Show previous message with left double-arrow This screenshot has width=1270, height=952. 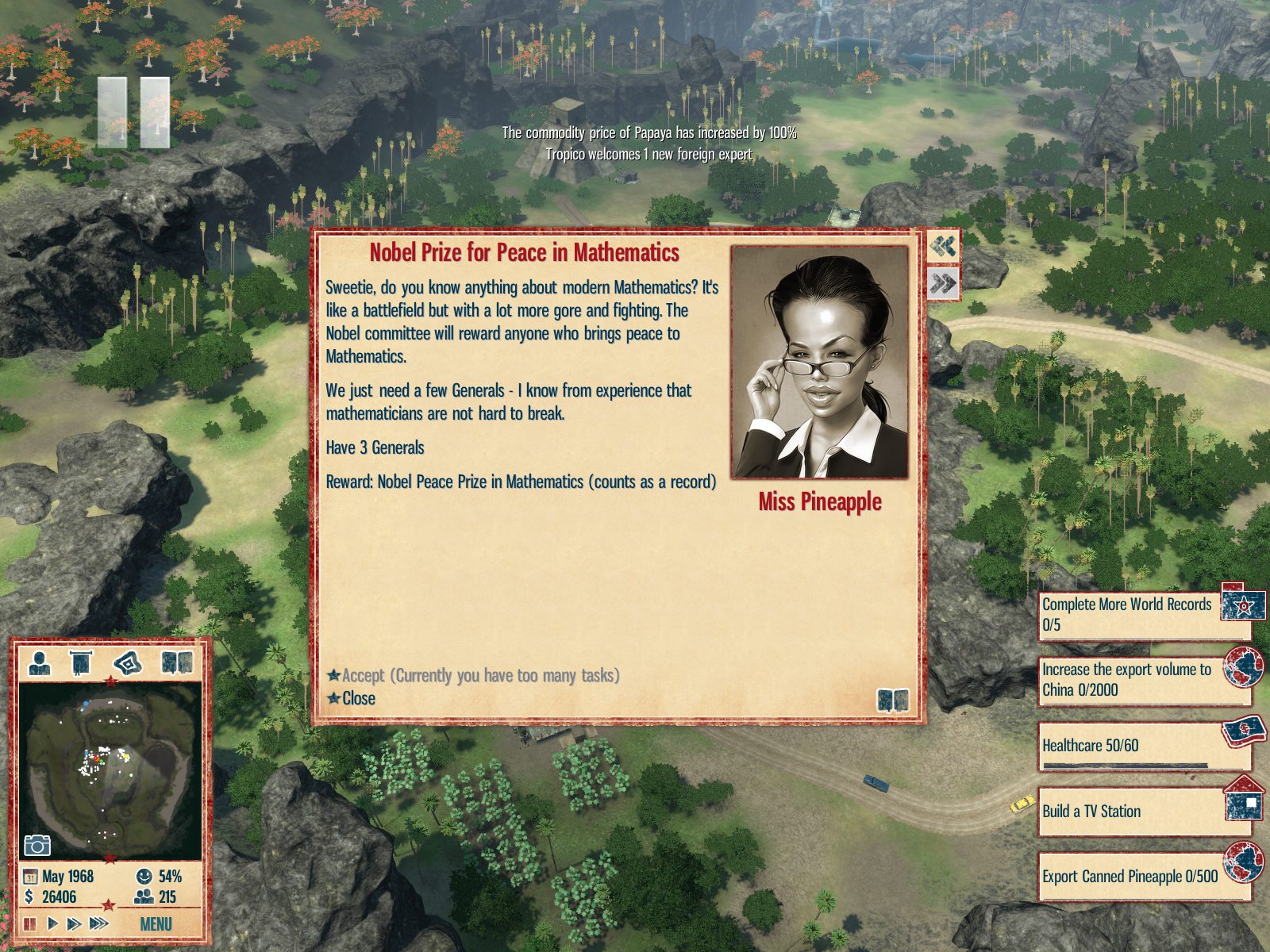point(943,247)
